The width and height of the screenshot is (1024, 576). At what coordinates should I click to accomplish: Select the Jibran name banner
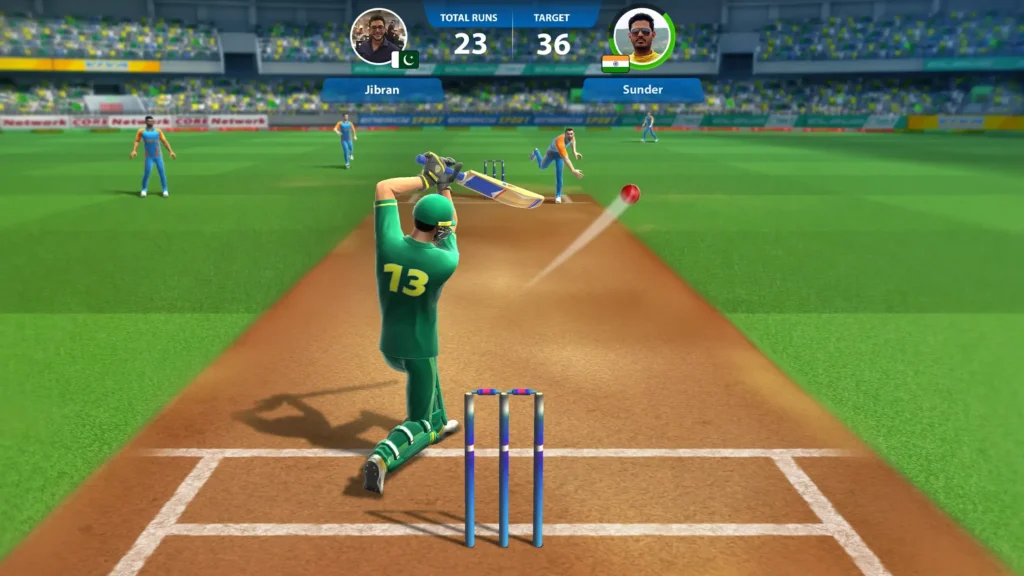point(382,89)
